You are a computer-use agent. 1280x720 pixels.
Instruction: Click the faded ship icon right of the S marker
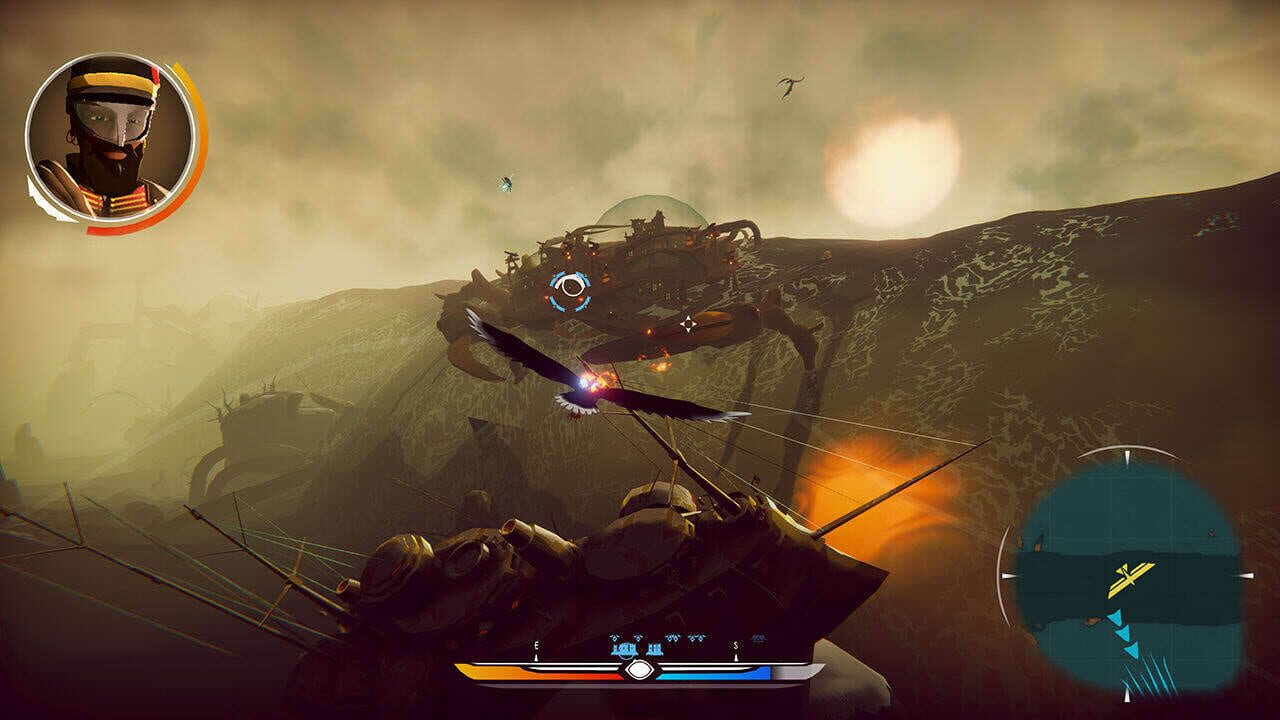(758, 638)
